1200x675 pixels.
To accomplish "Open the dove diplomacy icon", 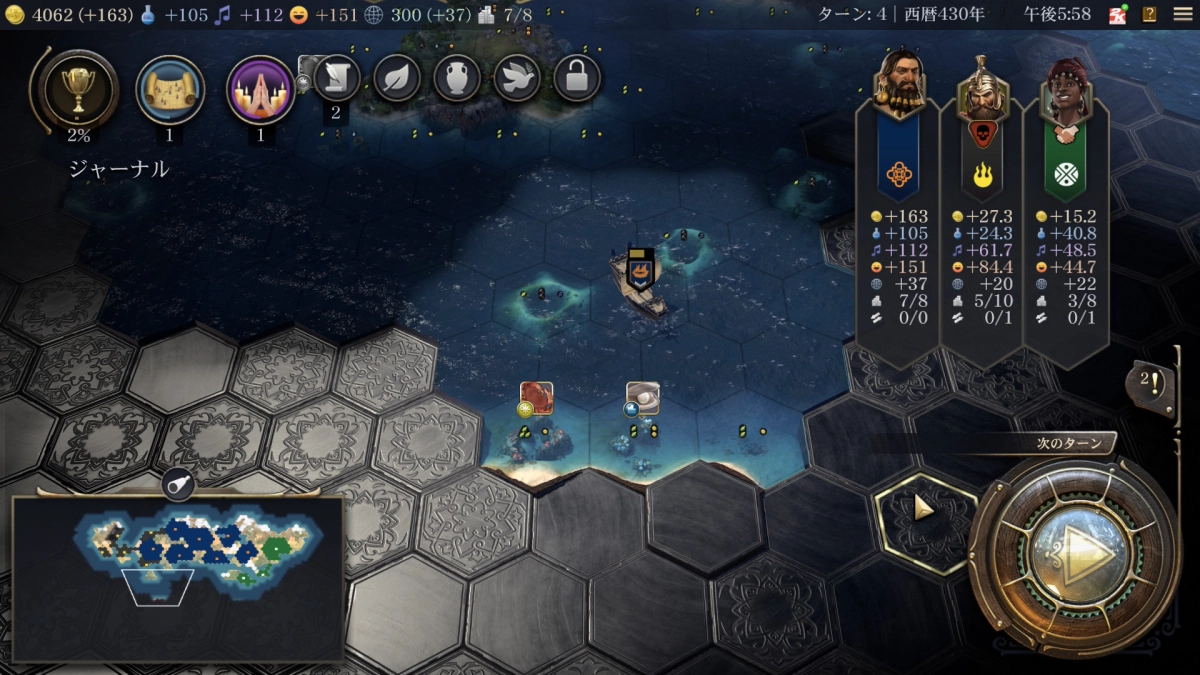I will click(x=517, y=77).
